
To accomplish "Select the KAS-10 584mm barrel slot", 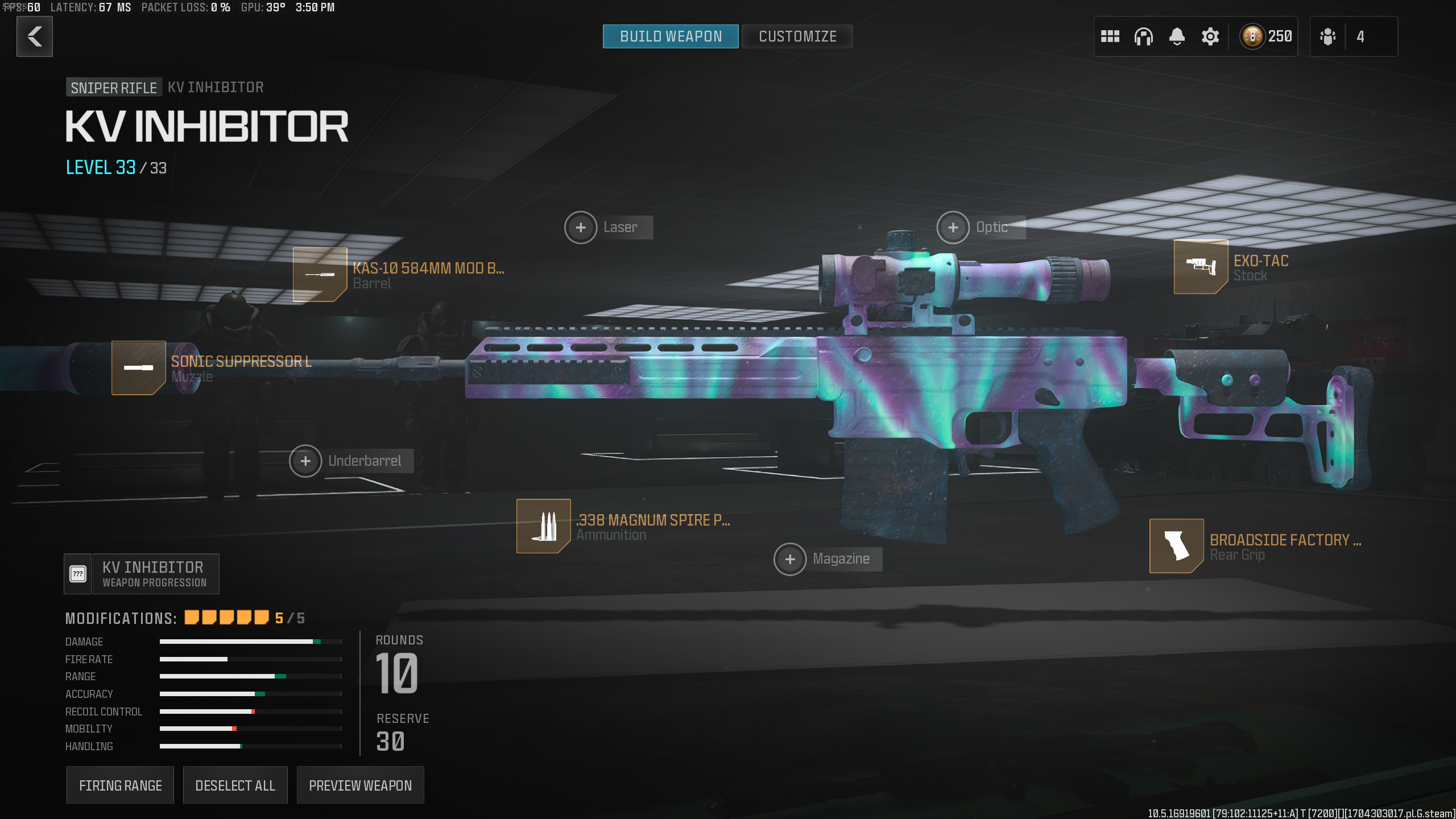I will 320,275.
